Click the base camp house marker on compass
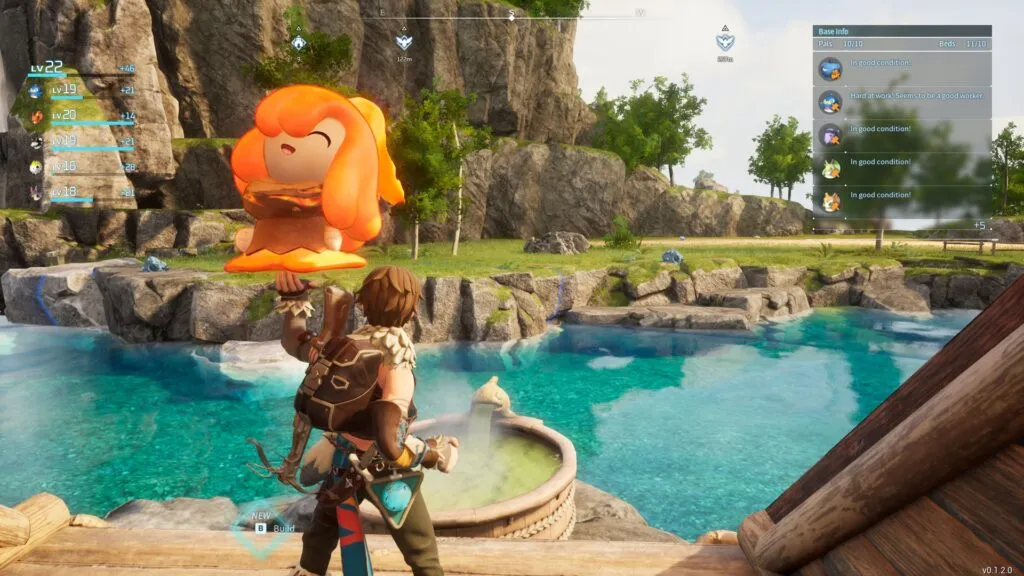The width and height of the screenshot is (1024, 576). (x=299, y=43)
